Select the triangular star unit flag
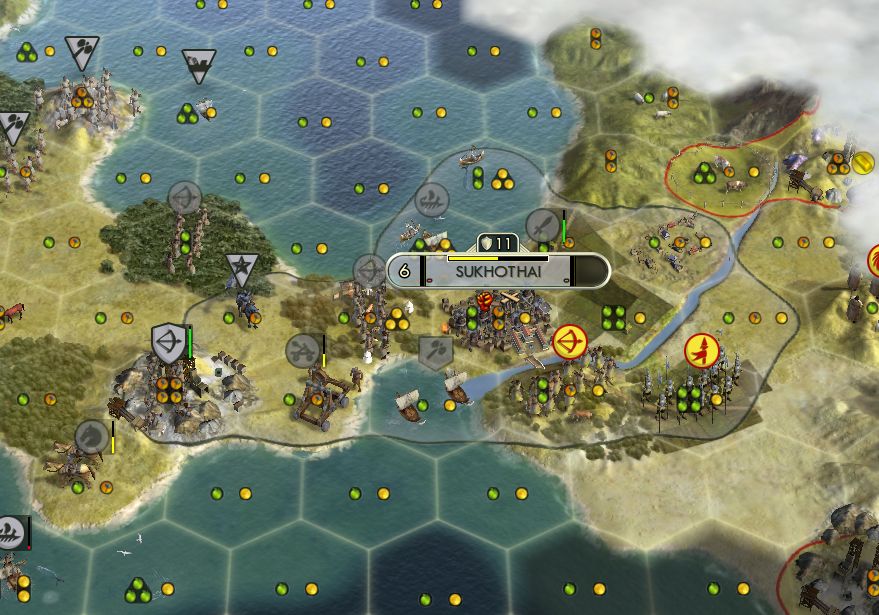879x615 pixels. pyautogui.click(x=240, y=268)
